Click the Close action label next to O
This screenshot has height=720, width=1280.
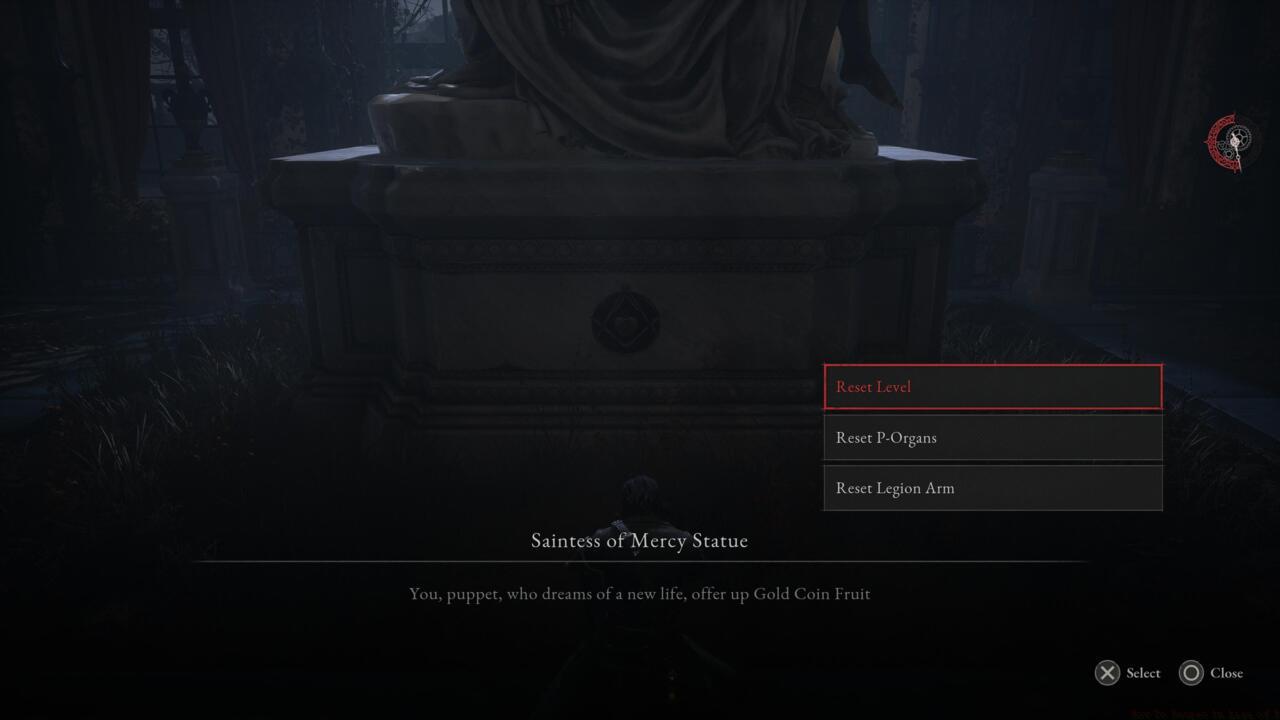pos(1226,673)
